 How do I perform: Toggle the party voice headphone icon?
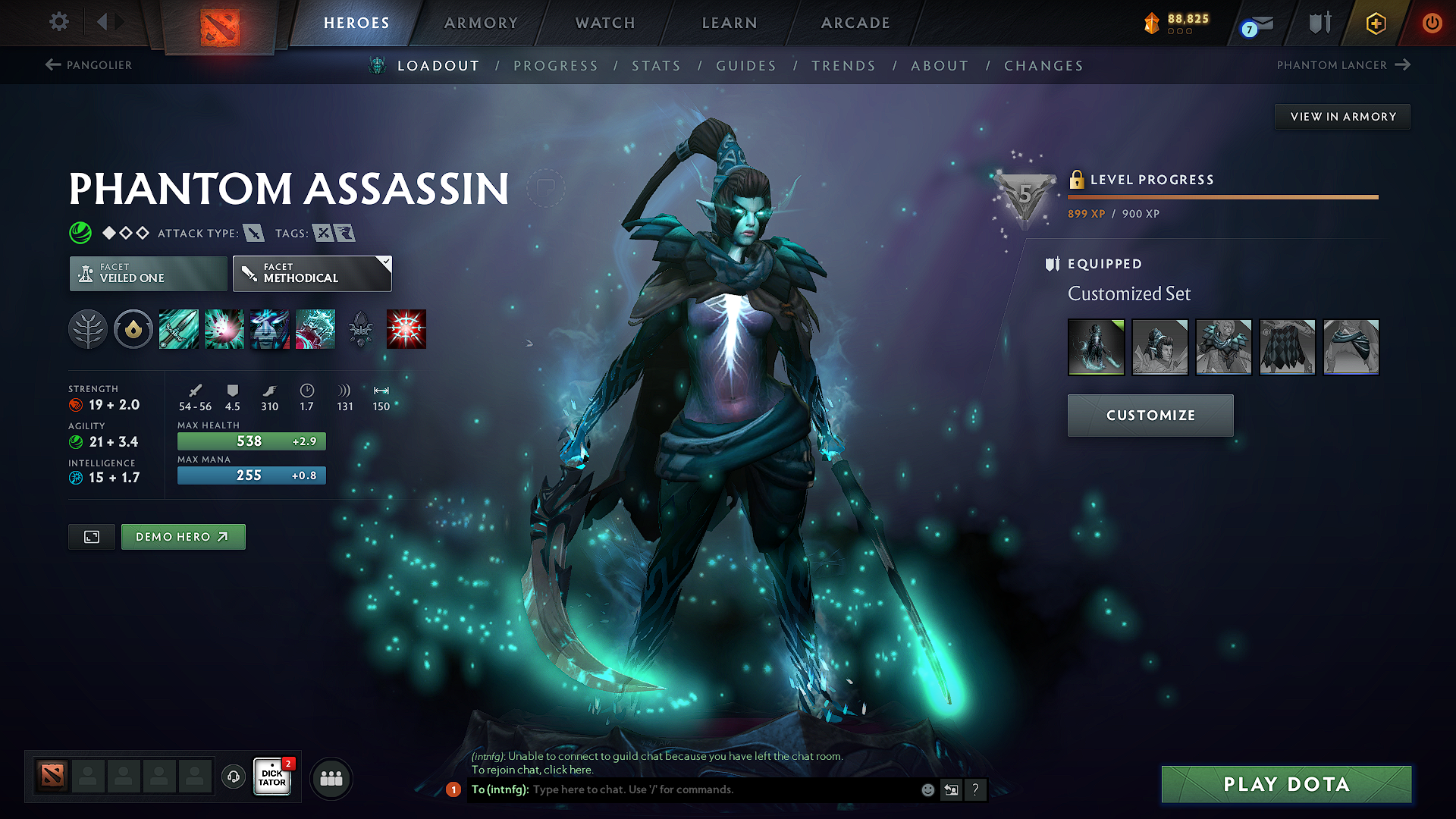233,777
